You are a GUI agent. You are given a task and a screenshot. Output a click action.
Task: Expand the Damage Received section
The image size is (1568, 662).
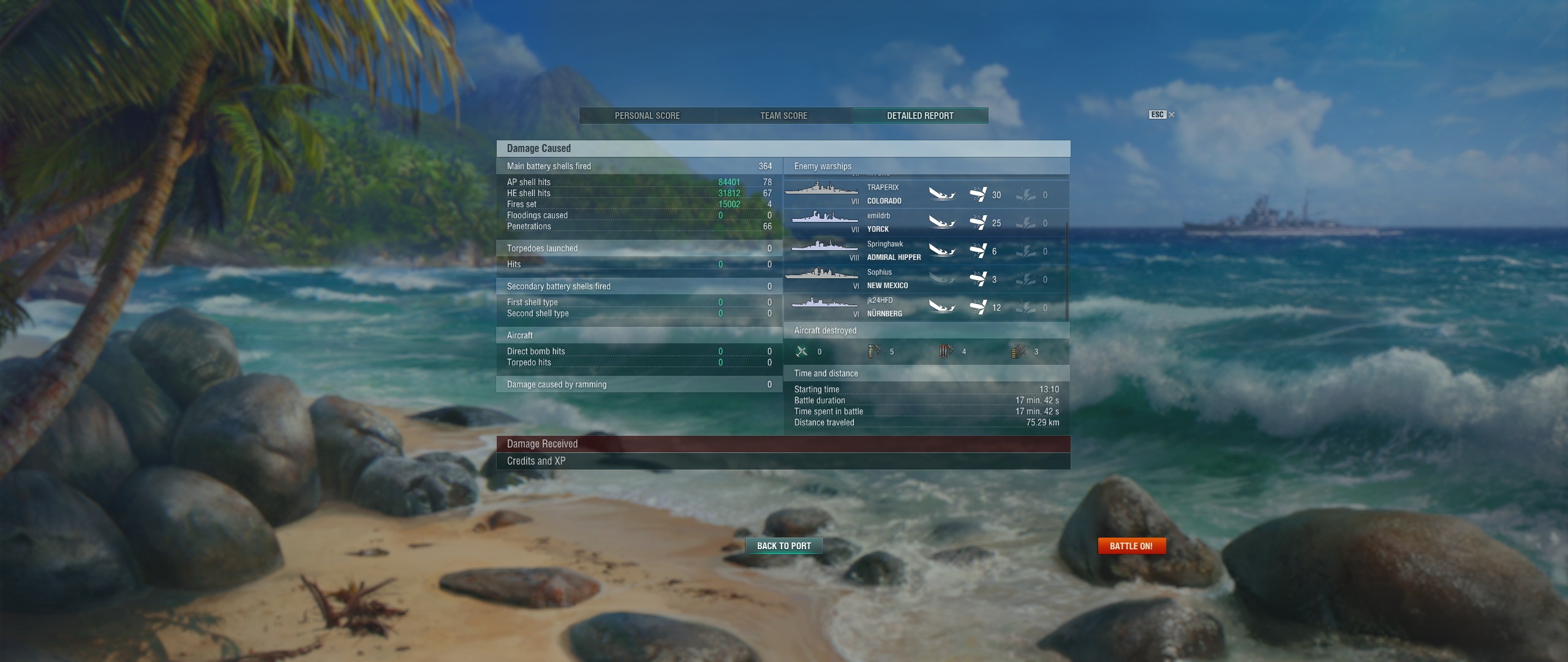(x=783, y=444)
